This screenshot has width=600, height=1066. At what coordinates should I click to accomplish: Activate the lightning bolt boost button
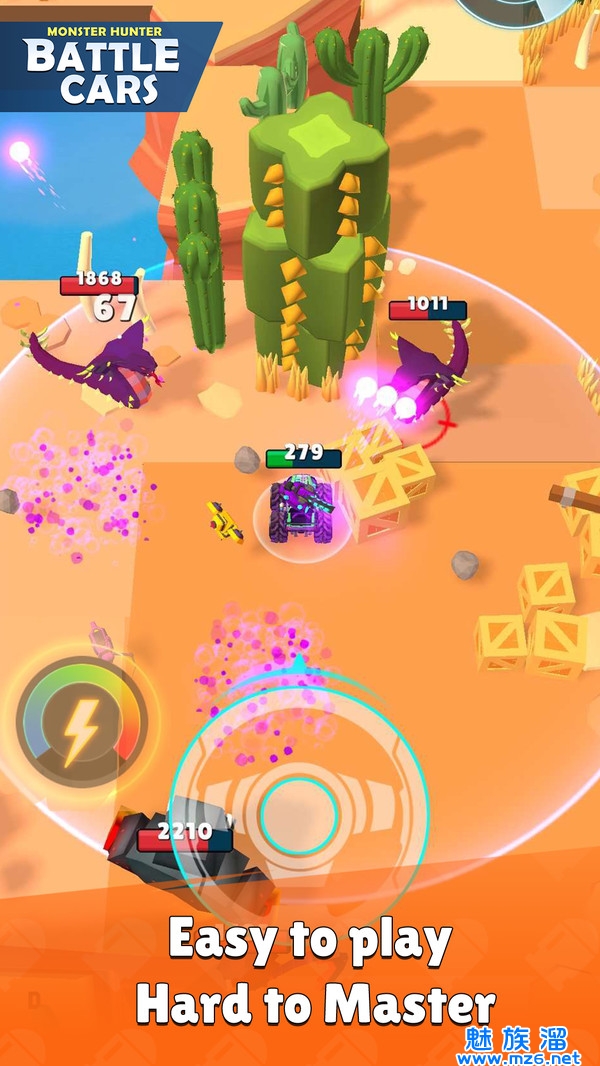click(82, 719)
